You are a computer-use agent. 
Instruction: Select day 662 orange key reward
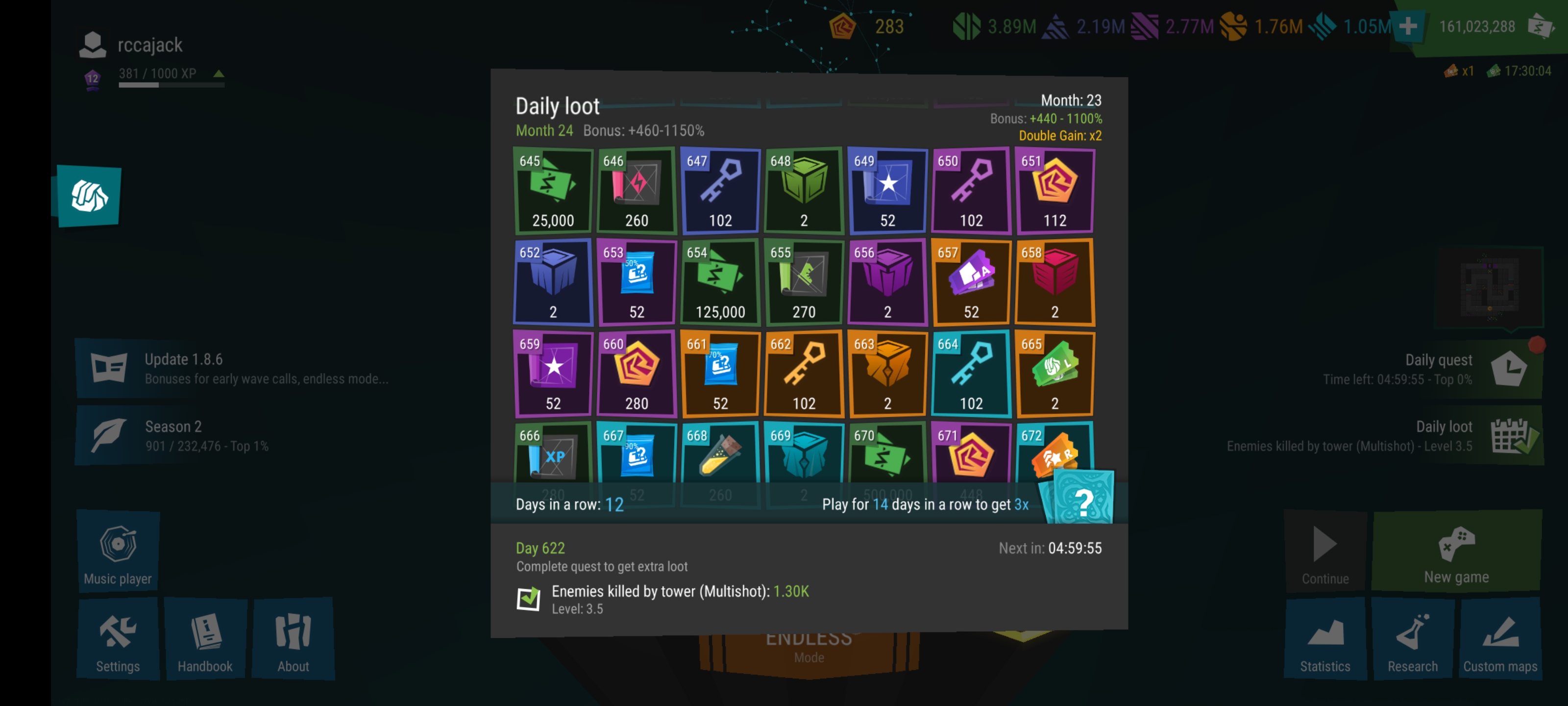[x=804, y=374]
